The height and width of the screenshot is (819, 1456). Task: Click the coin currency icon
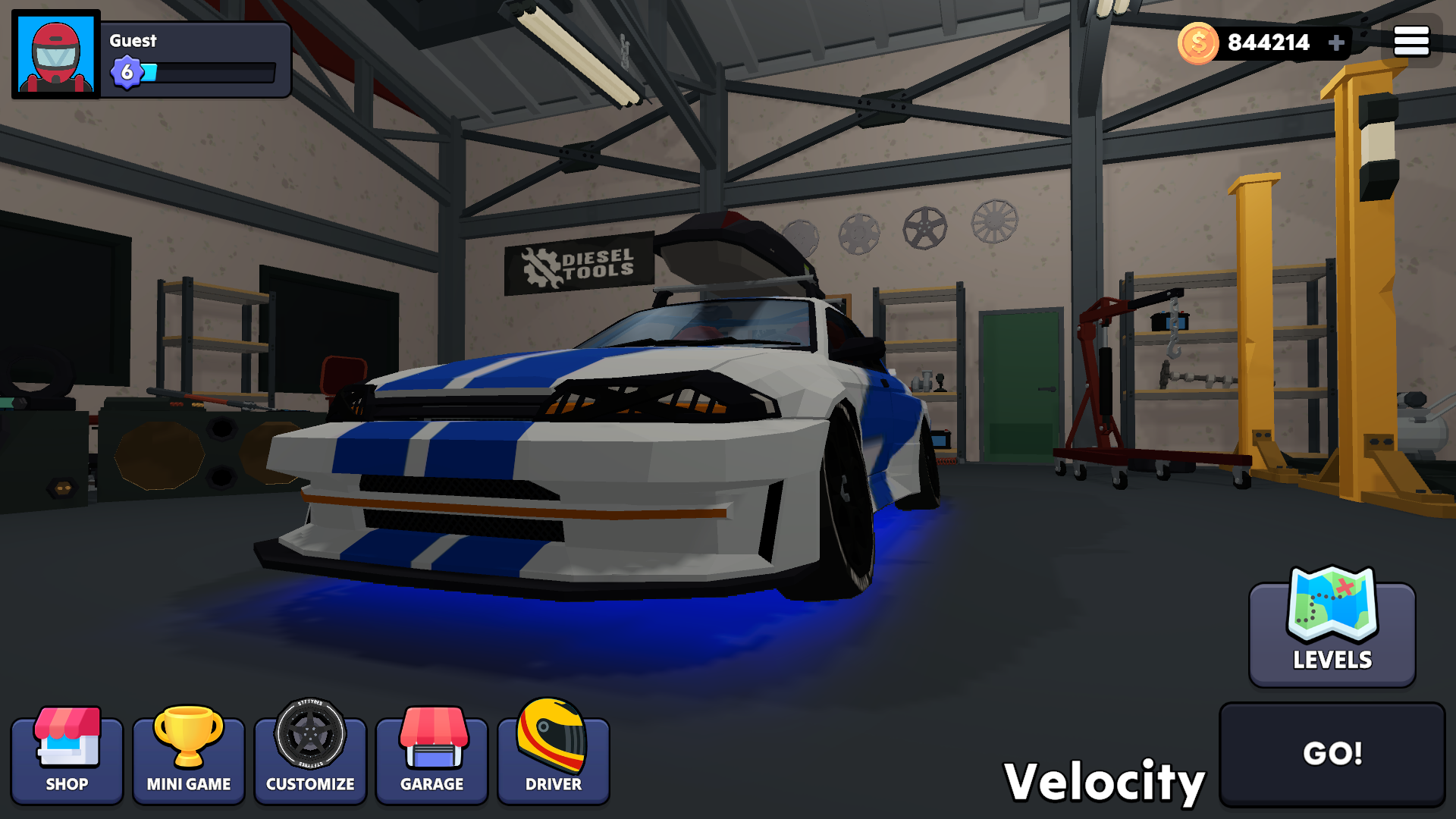coord(1198,42)
